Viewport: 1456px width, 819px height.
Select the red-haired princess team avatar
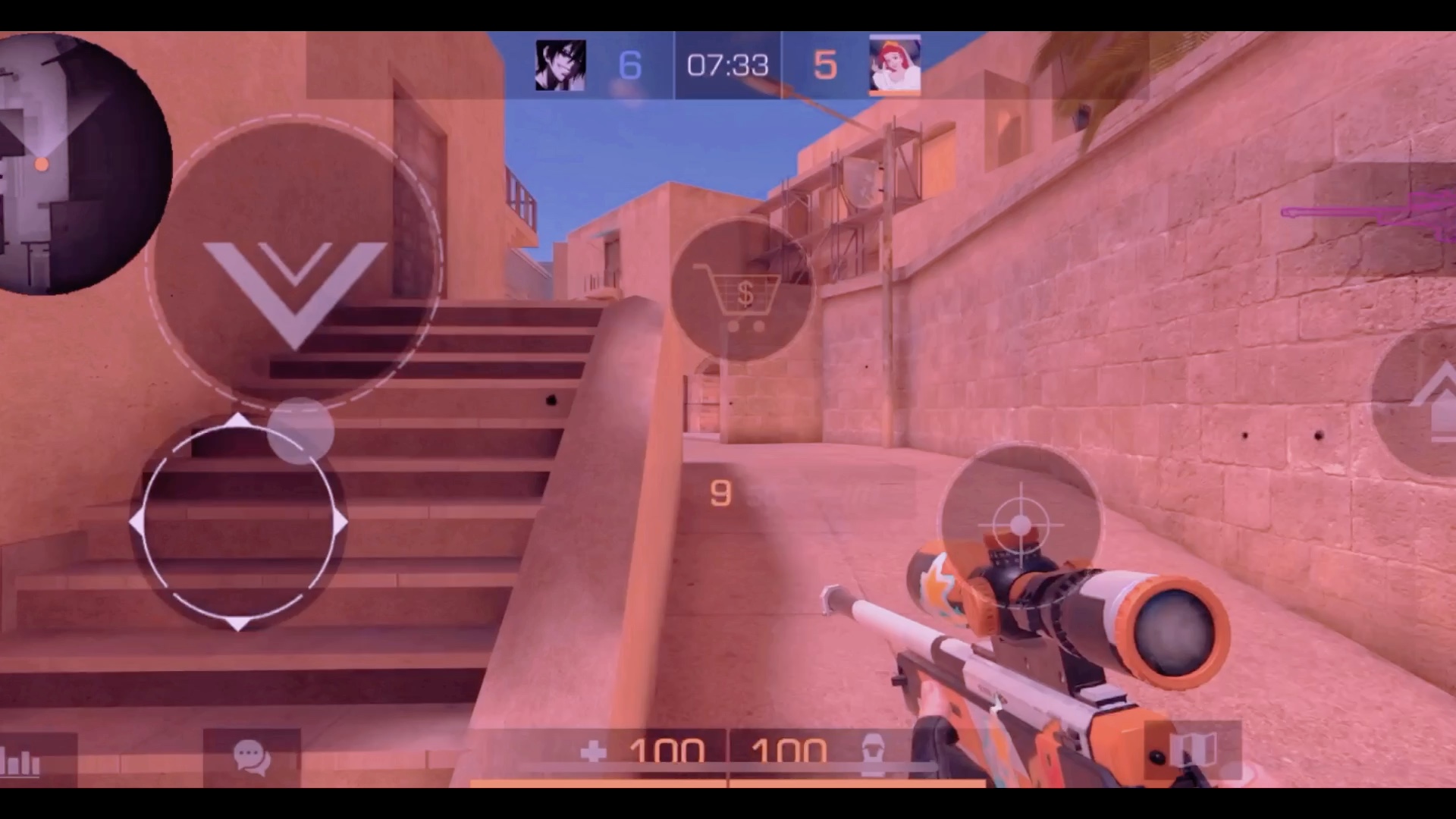coord(895,66)
